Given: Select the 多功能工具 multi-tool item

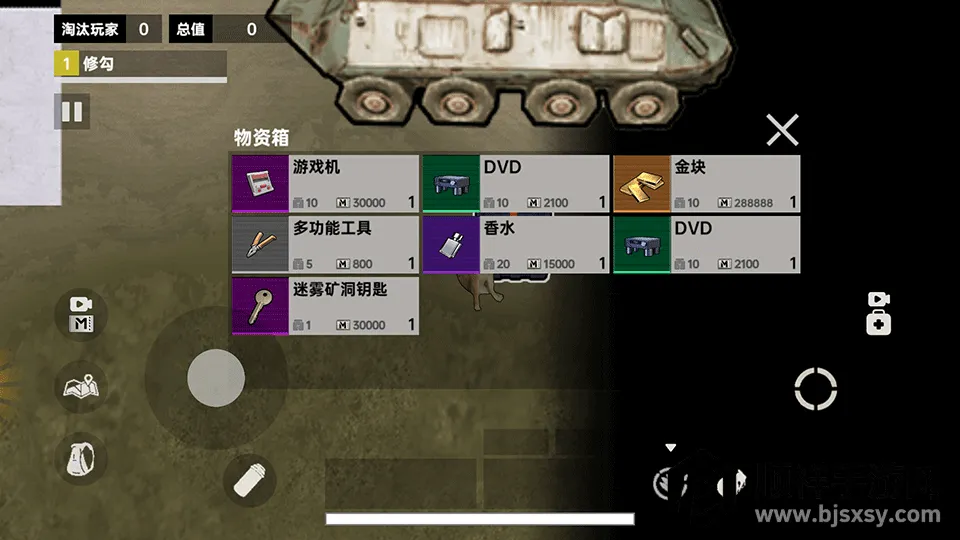Looking at the screenshot, I should [325, 245].
